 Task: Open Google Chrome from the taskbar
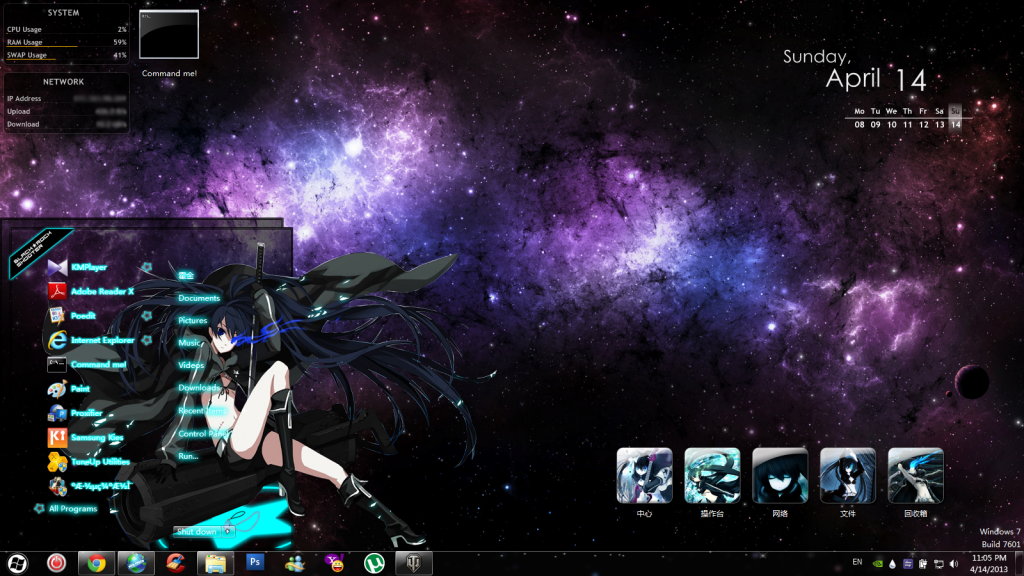[95, 563]
